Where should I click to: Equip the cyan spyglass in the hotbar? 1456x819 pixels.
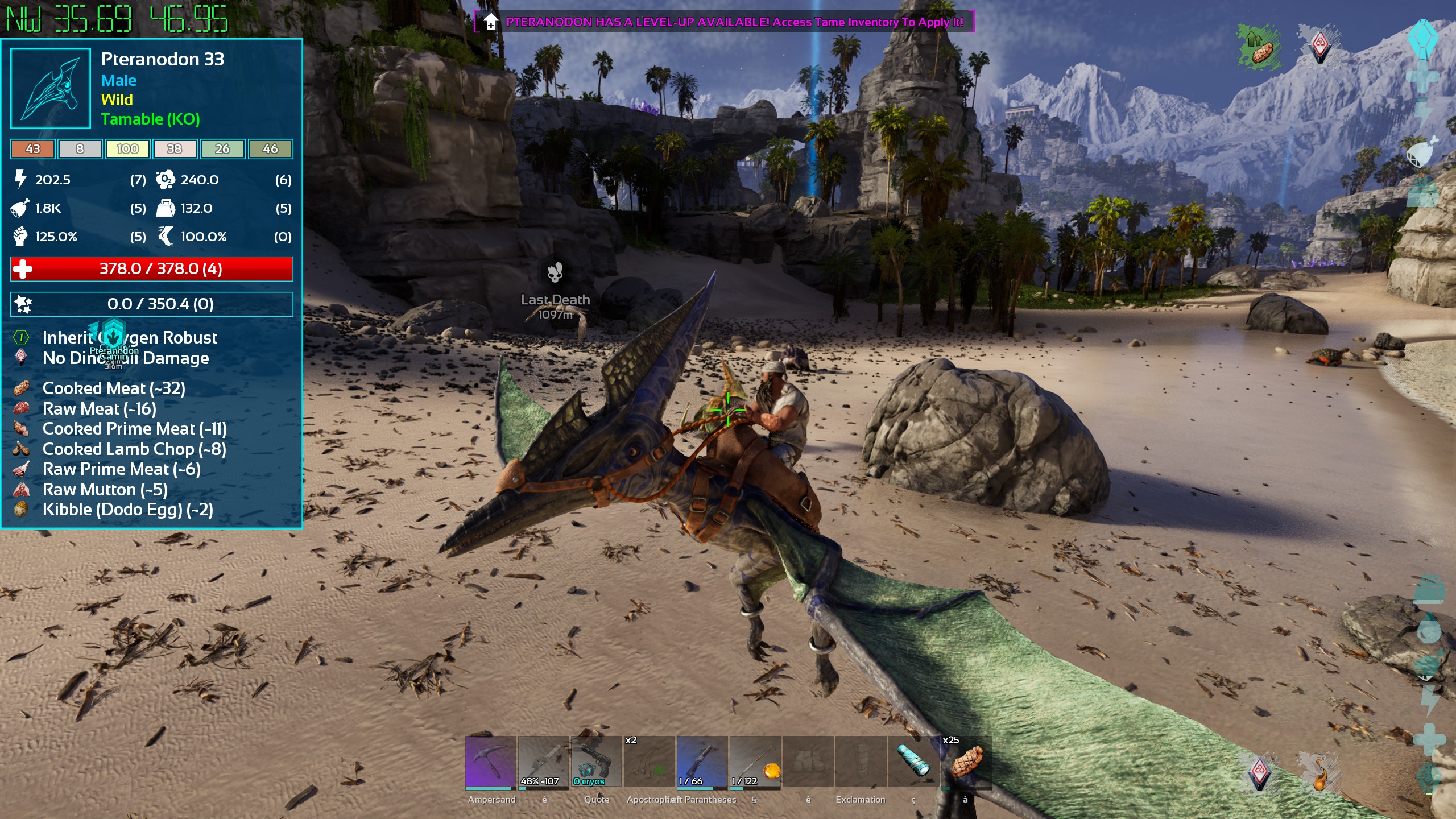tap(913, 762)
